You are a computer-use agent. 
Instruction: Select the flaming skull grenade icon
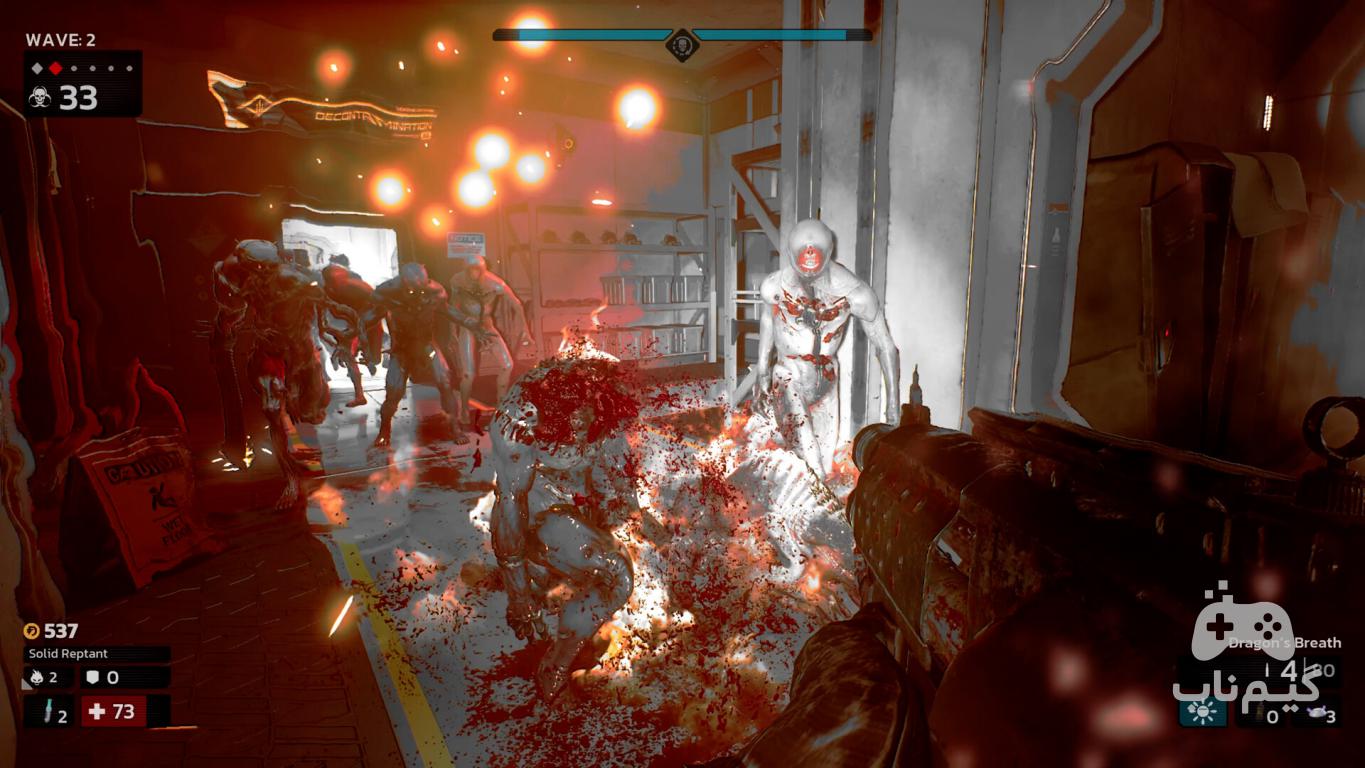pos(36,678)
